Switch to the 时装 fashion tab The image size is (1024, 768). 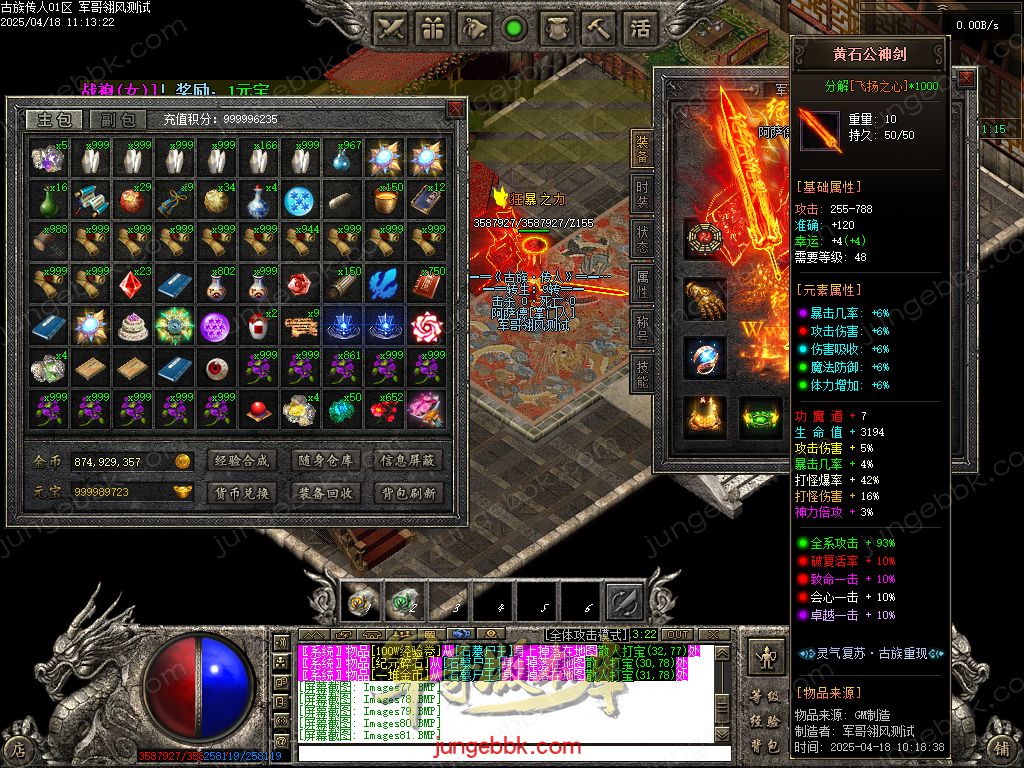(642, 192)
